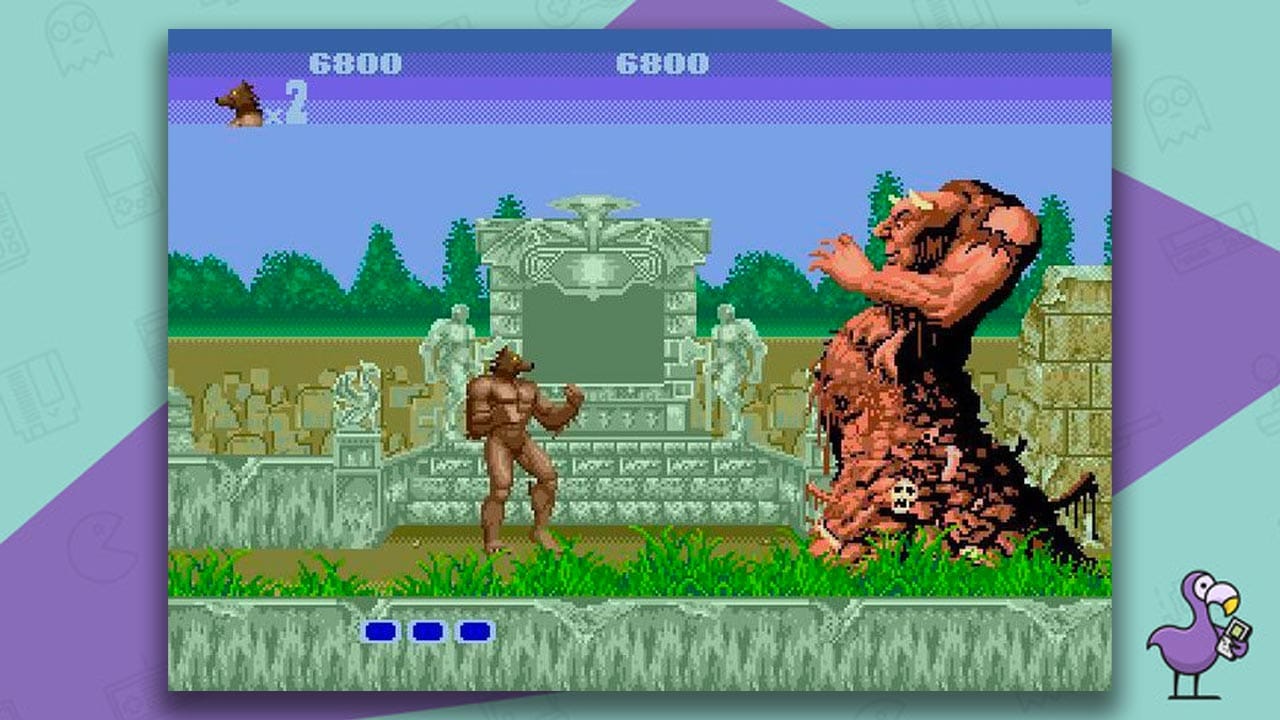Viewport: 1280px width, 720px height.
Task: Toggle the middle blue health bar segment
Action: [427, 630]
